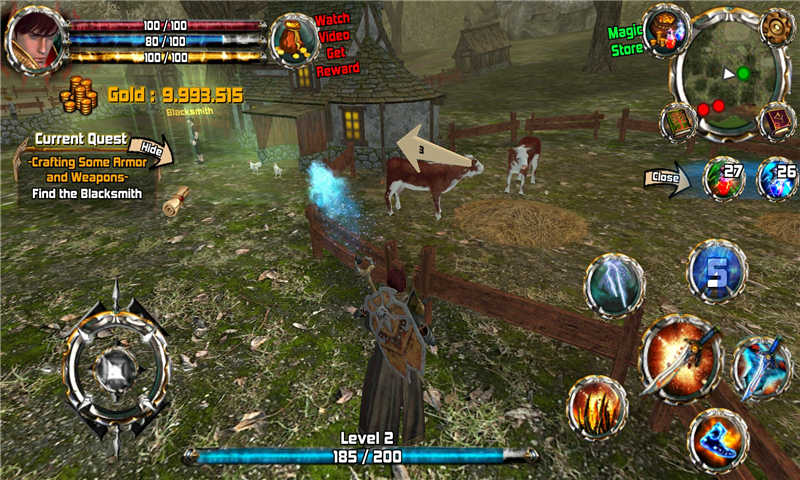800x480 pixels.
Task: Cast the fire spikes skill
Action: [597, 406]
